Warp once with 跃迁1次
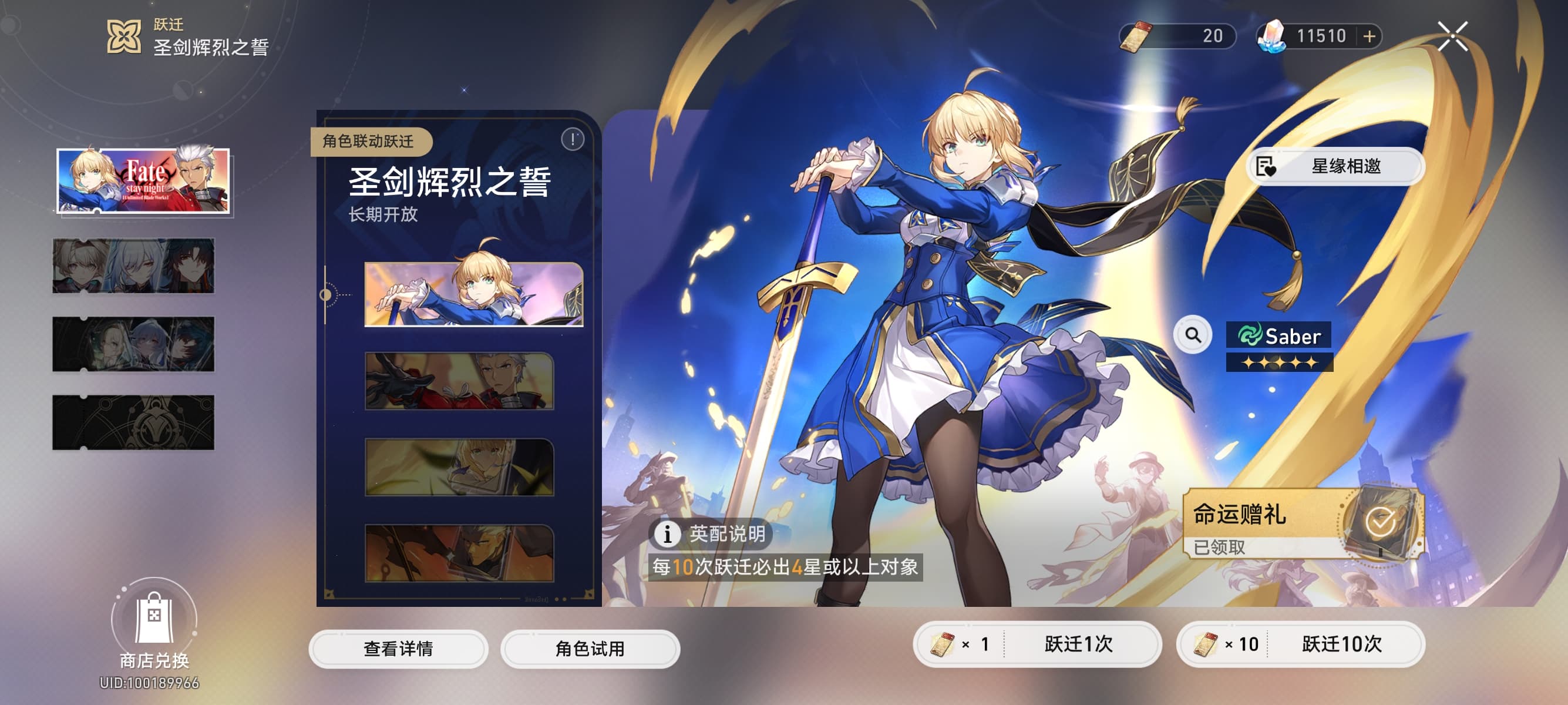 pos(1037,644)
